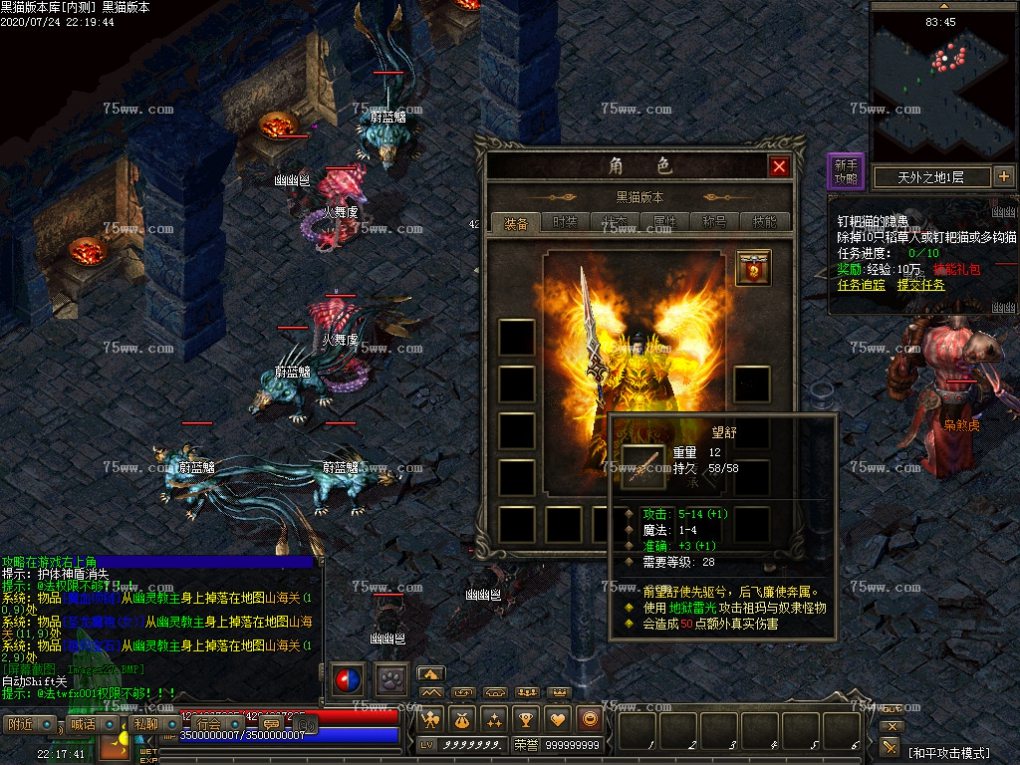Switch to the 时装 (fashion) tab
Image resolution: width=1020 pixels, height=765 pixels.
[565, 222]
